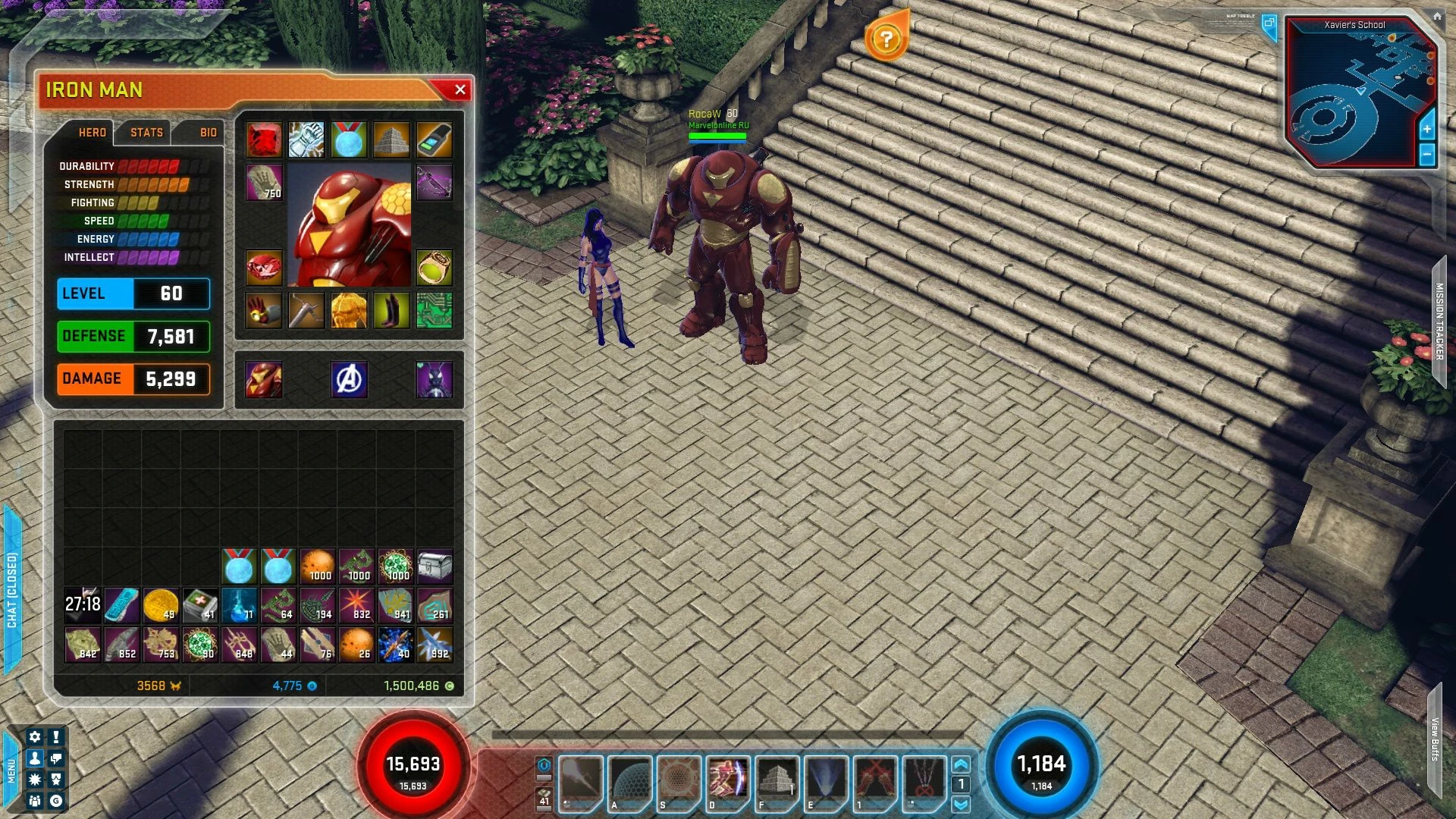Select the Avengers team insignia icon
The height and width of the screenshot is (819, 1456).
click(348, 380)
